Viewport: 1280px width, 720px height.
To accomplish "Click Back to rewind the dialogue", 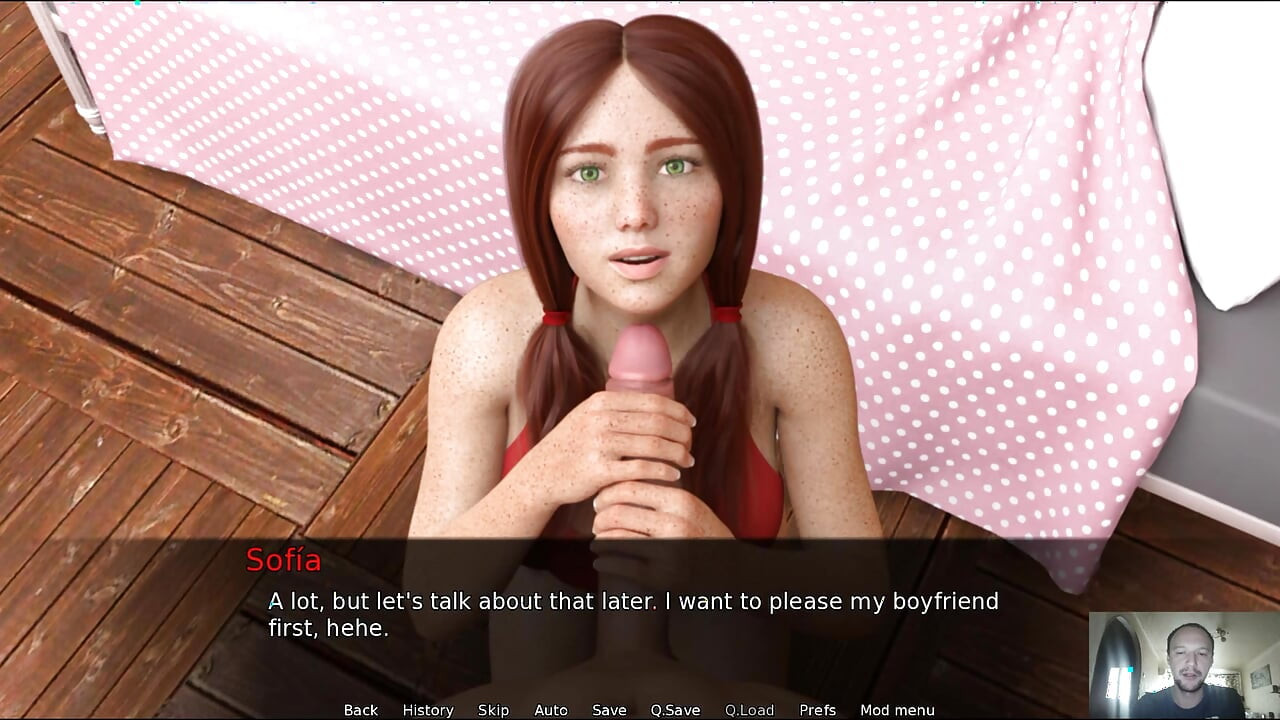I will [361, 710].
